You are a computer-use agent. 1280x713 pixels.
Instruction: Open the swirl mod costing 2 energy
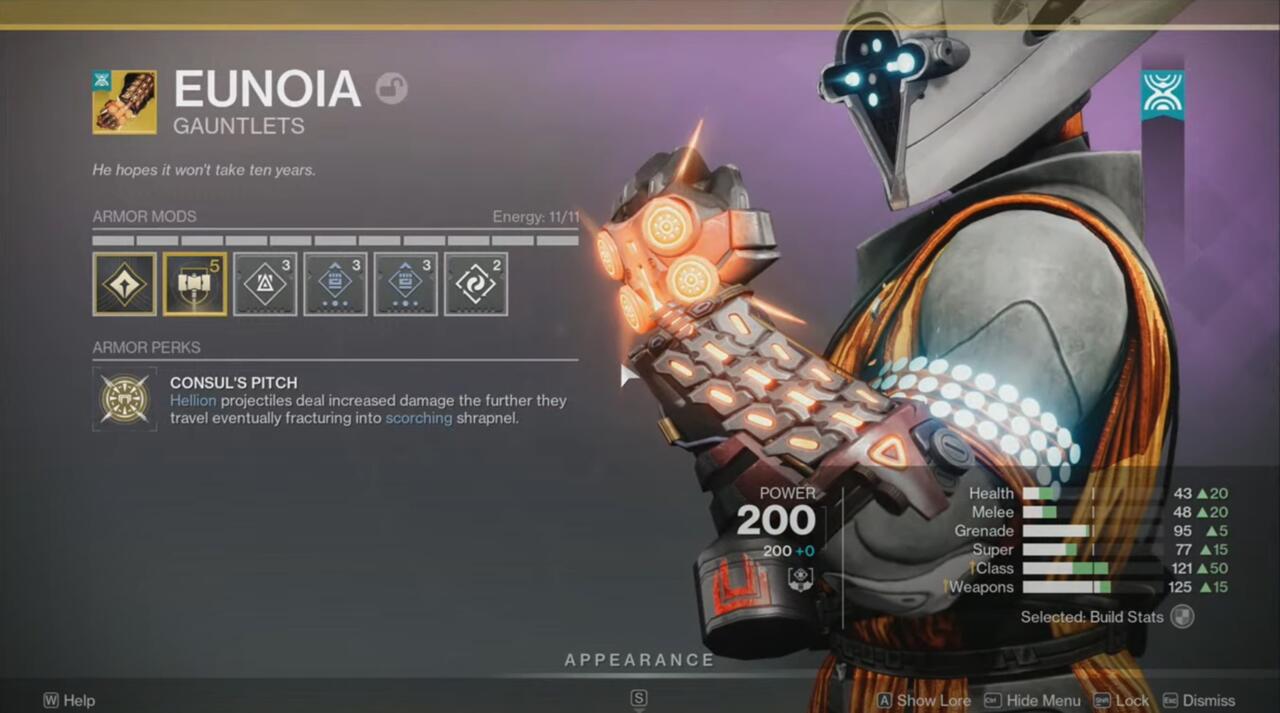(x=476, y=284)
